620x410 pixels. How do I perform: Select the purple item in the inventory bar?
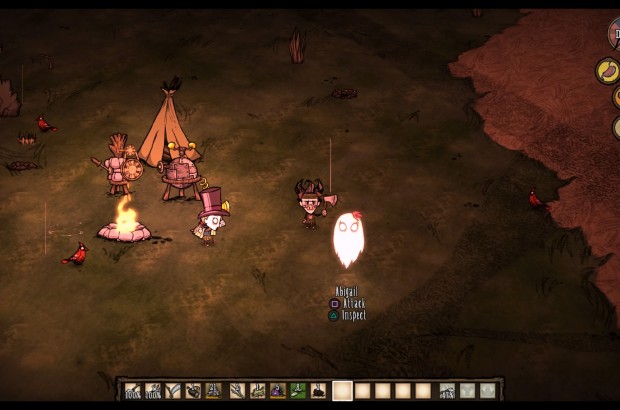(278, 391)
